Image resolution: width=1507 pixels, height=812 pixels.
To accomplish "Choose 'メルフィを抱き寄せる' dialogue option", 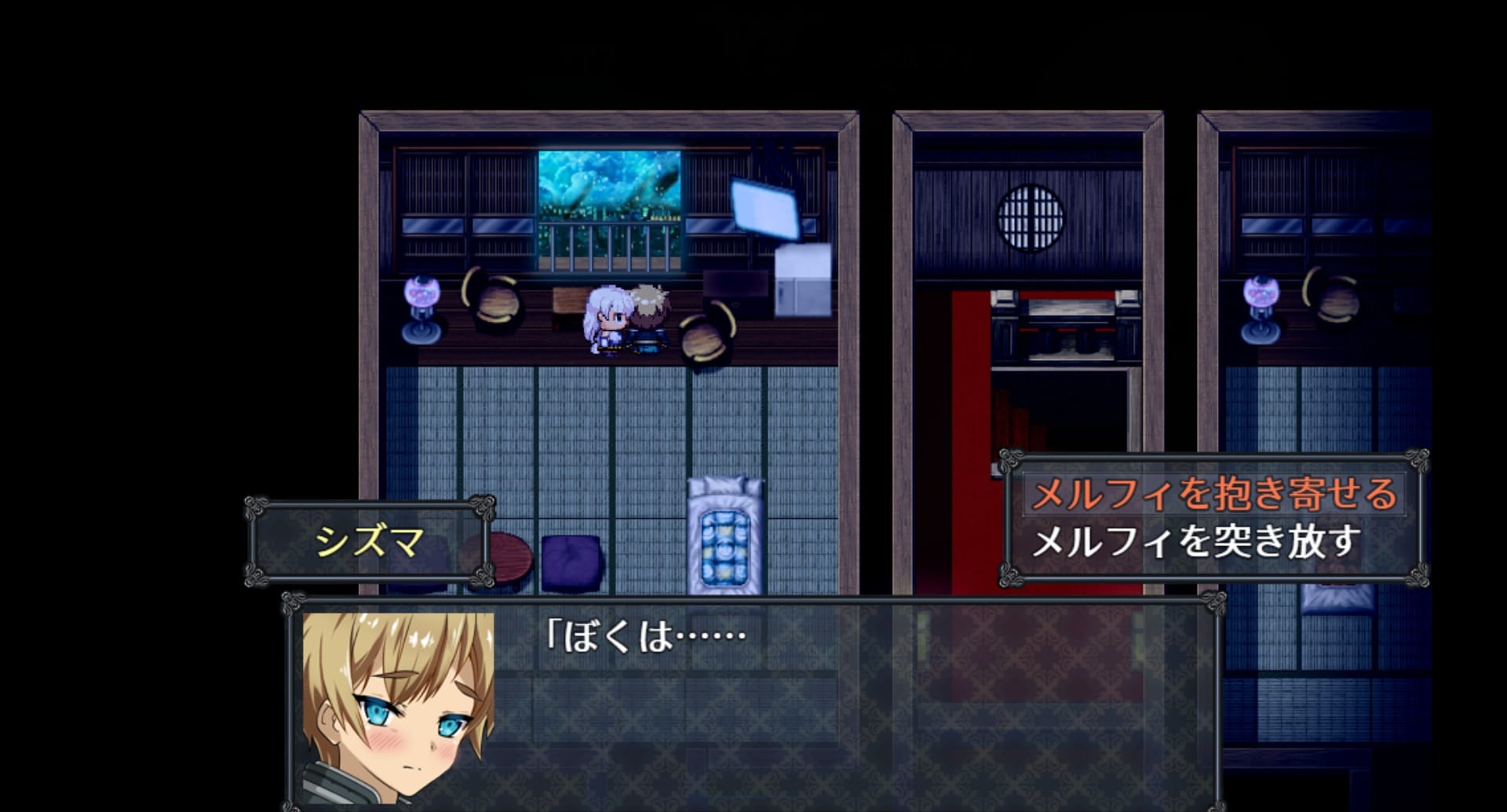I will tap(1213, 494).
